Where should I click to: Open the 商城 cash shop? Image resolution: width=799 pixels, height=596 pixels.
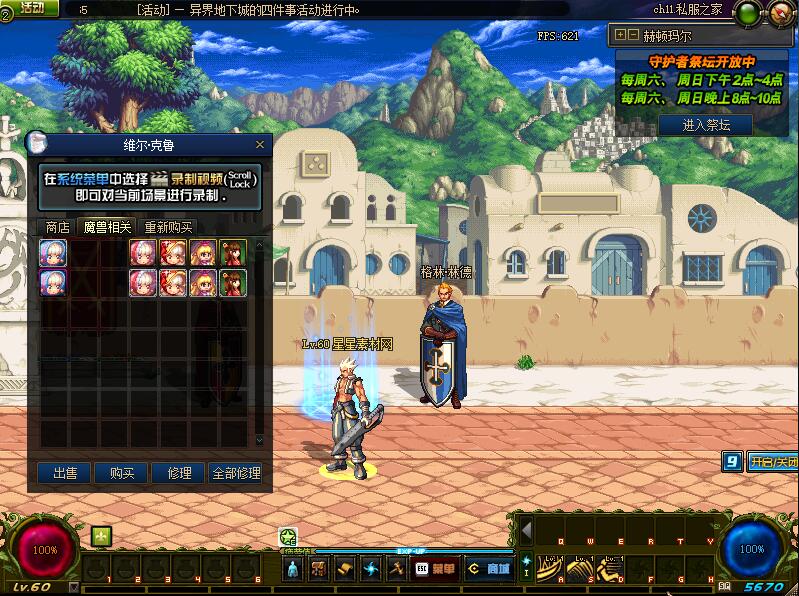491,569
